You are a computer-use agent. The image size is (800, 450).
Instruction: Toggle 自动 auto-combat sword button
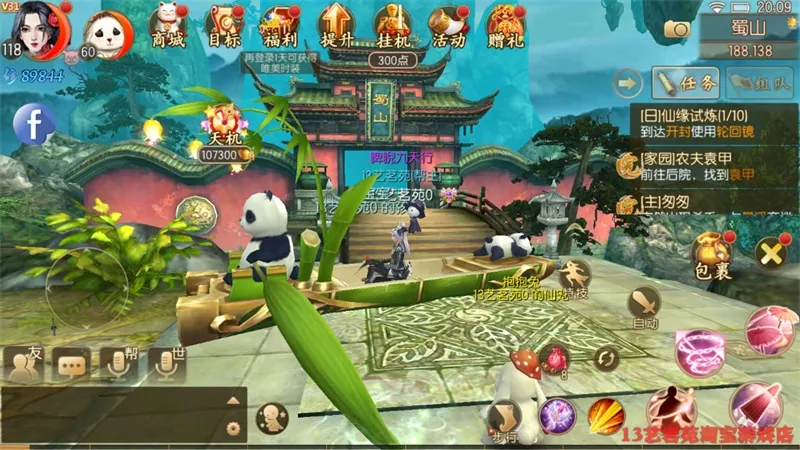pos(644,305)
